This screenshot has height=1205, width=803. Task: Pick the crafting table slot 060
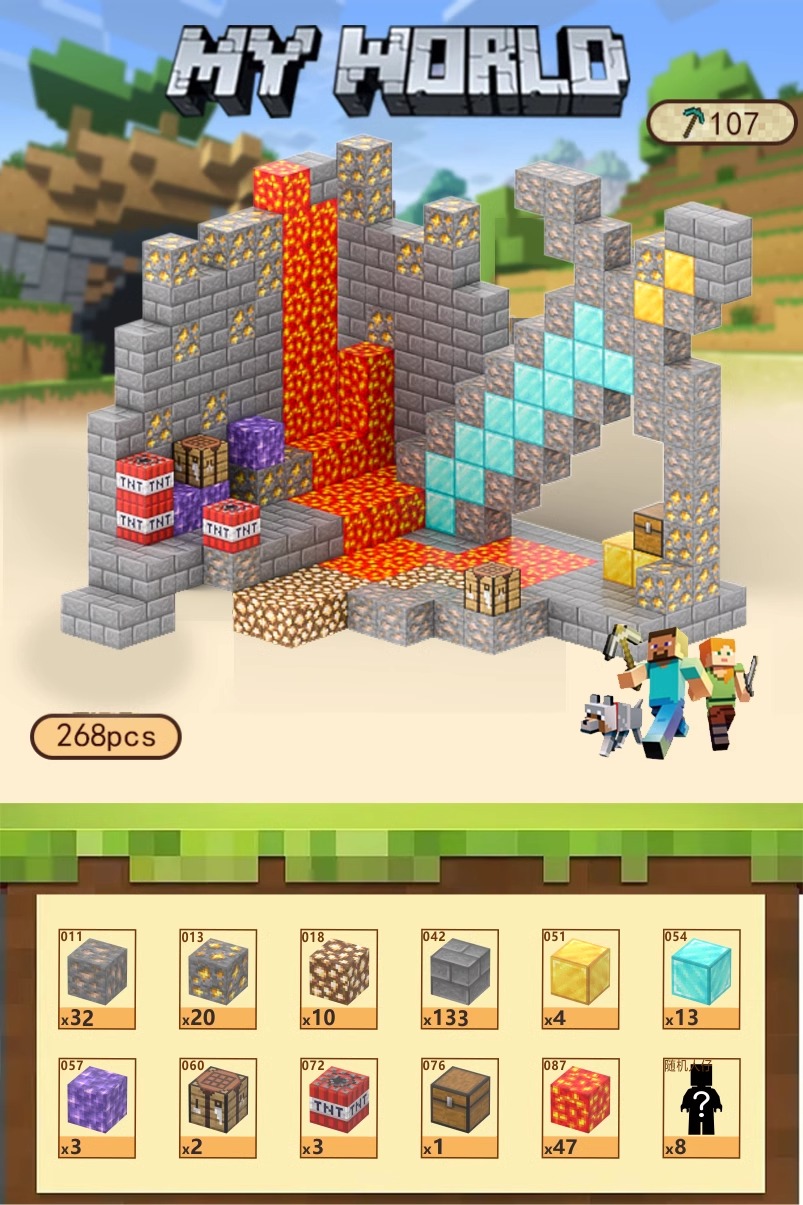point(218,1107)
